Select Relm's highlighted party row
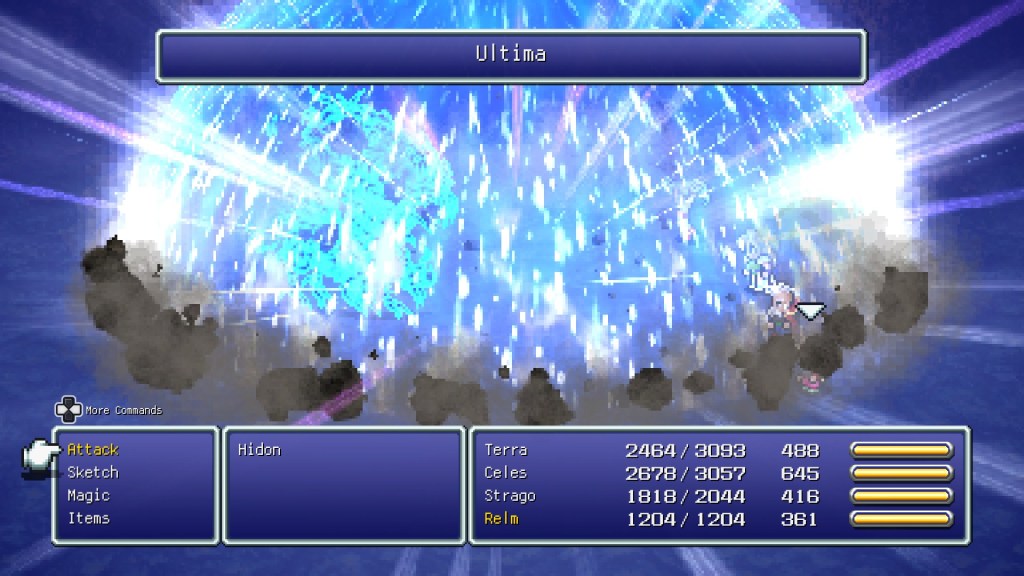Image resolution: width=1024 pixels, height=576 pixels. click(x=502, y=519)
